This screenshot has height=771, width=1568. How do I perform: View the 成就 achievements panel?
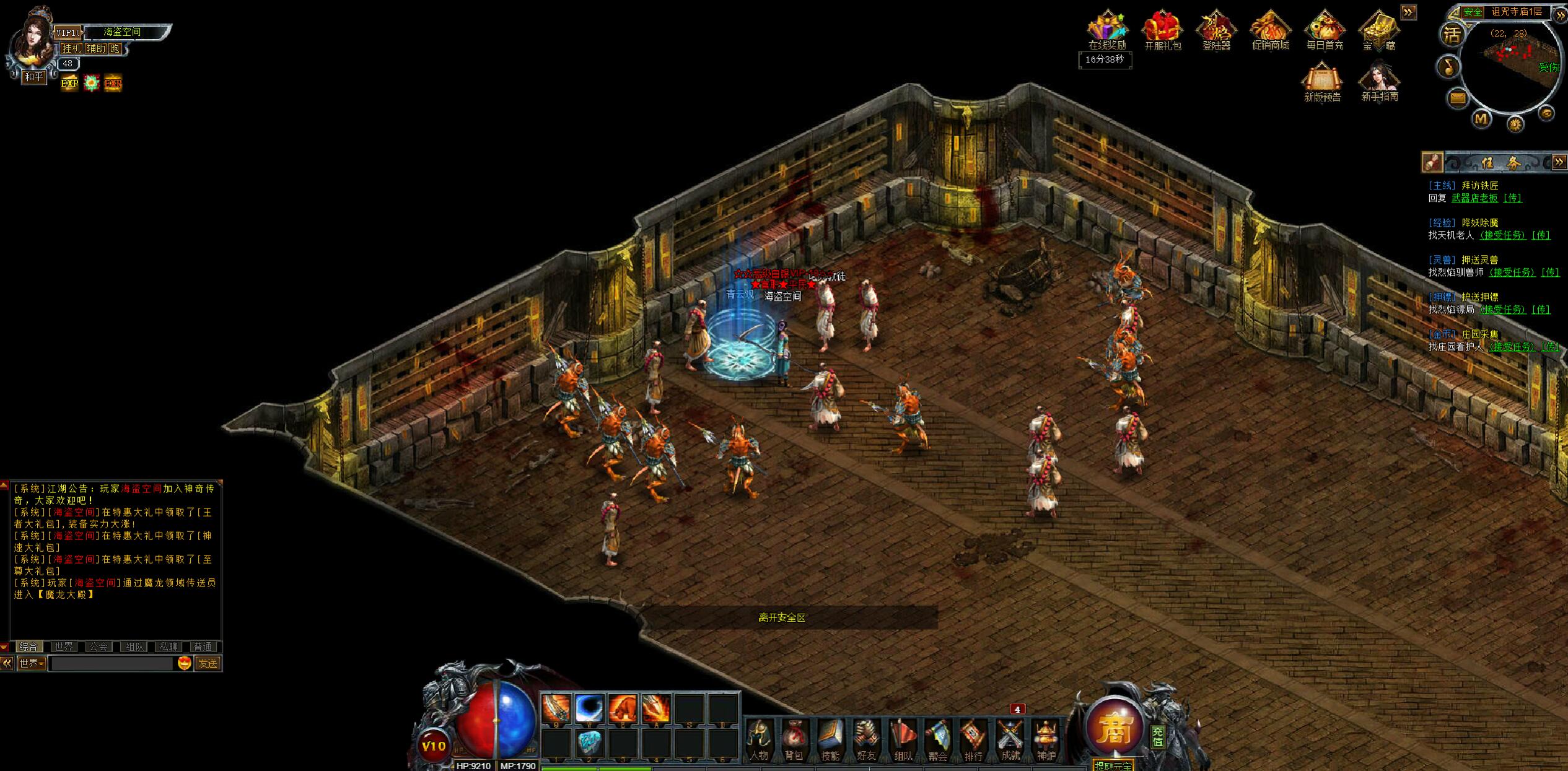coord(1010,740)
